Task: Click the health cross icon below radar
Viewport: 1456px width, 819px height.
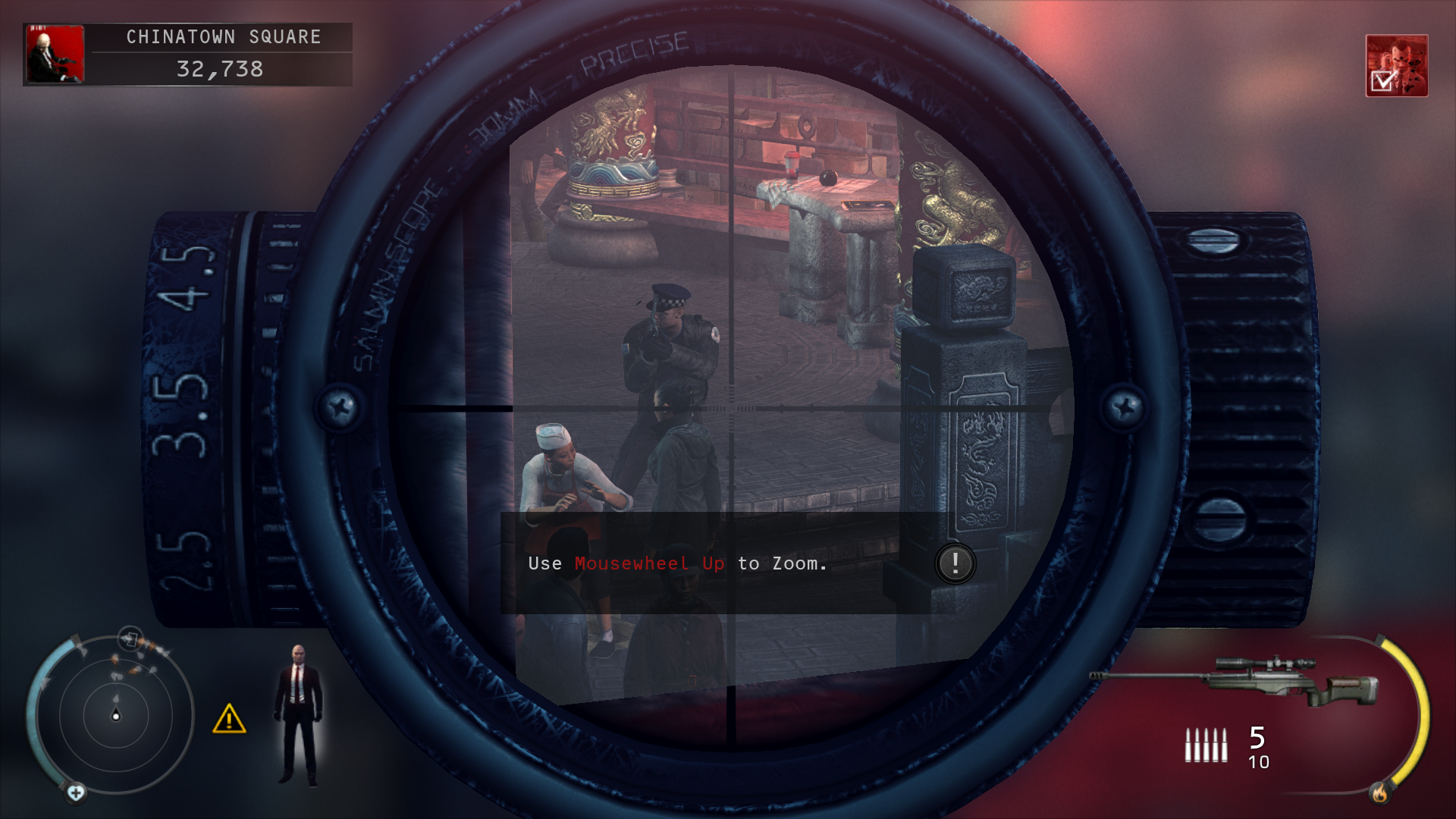Action: pyautogui.click(x=76, y=793)
